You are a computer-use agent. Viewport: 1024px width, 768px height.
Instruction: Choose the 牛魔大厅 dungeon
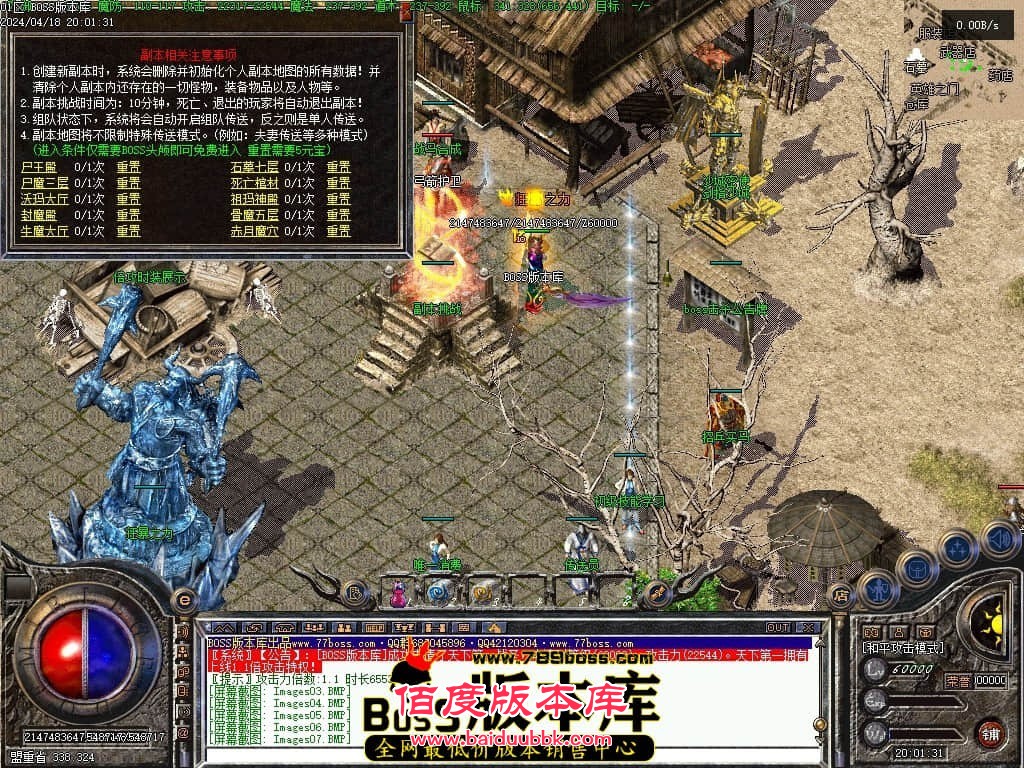45,231
